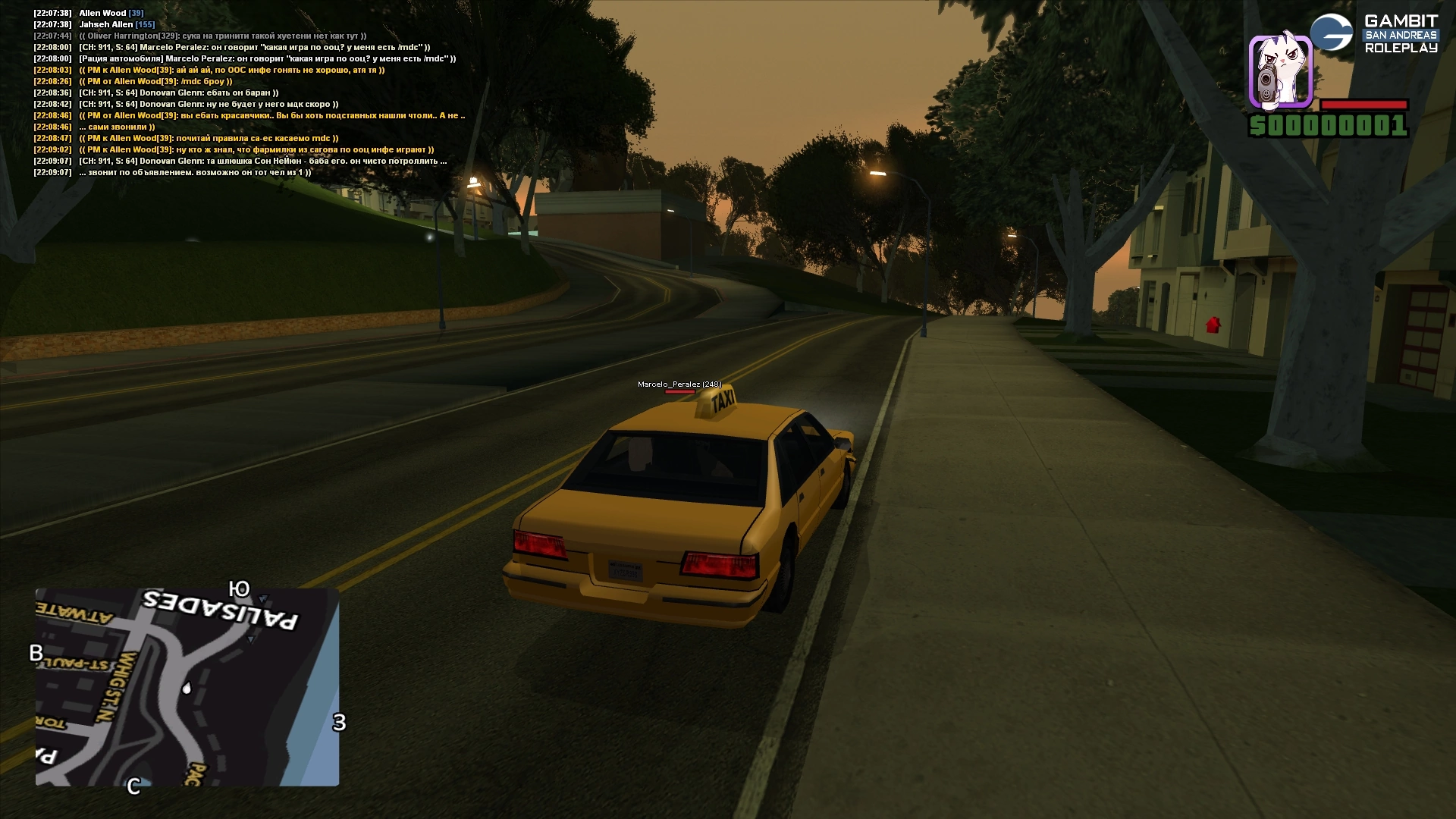Click the Marcelo_Peralez player nametag

[679, 384]
